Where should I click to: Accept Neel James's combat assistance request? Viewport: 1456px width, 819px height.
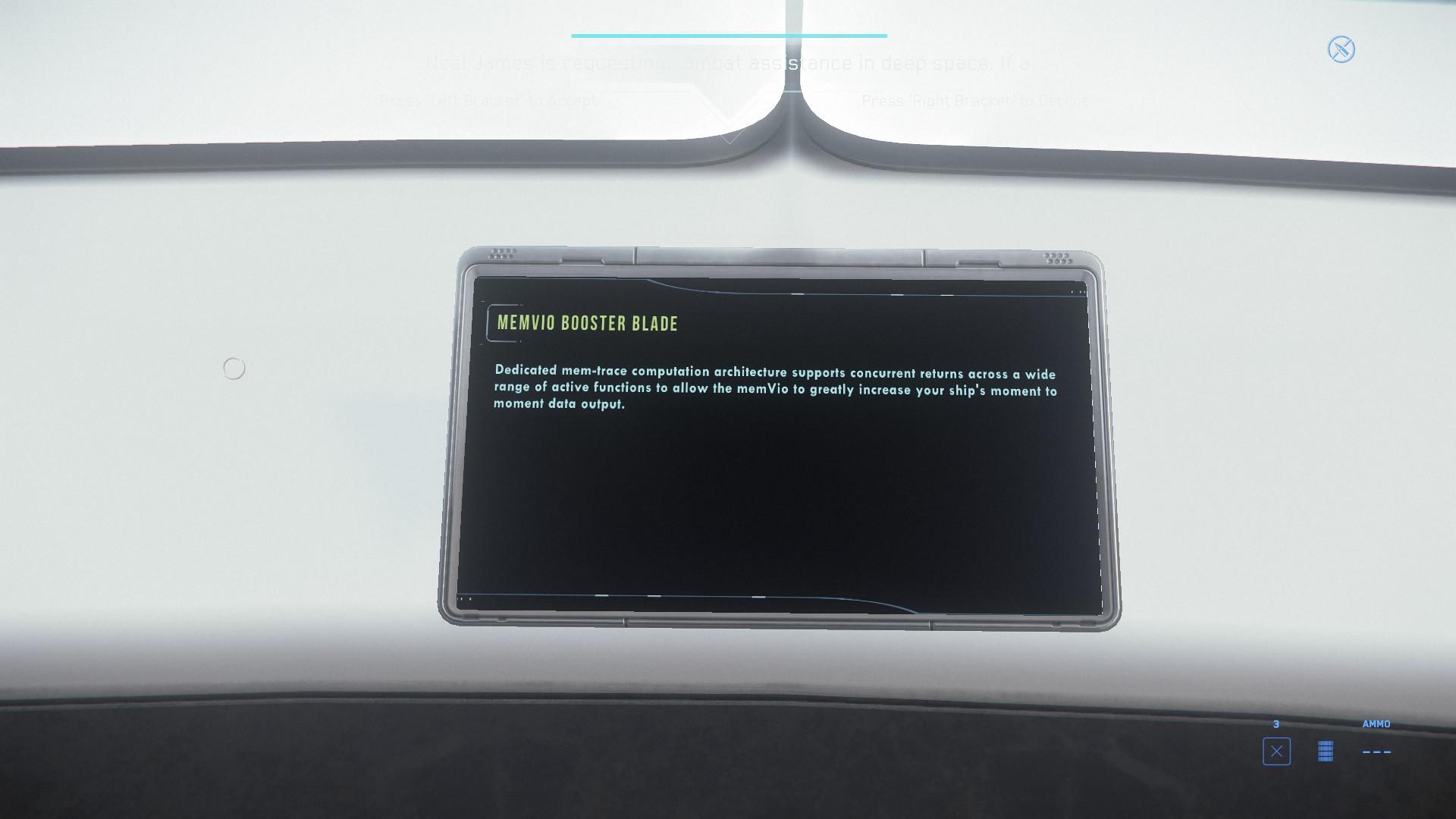(x=488, y=99)
